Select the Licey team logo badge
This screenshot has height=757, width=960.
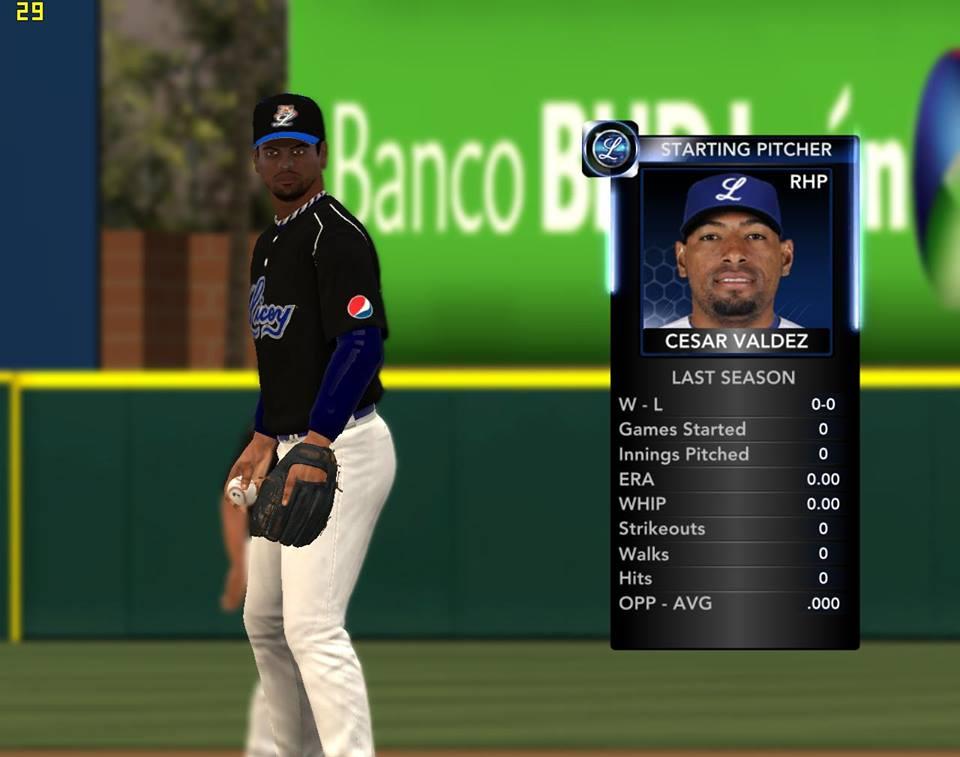click(x=609, y=149)
